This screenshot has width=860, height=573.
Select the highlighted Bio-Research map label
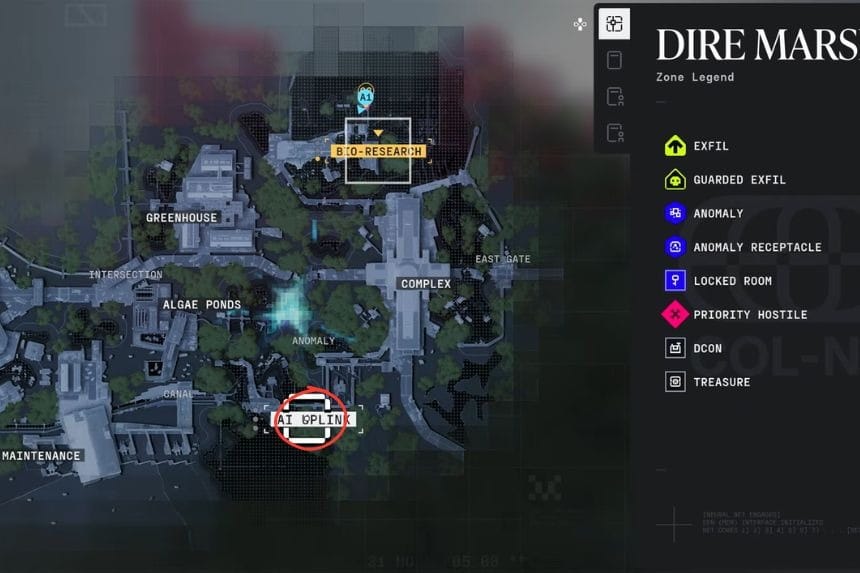pos(379,151)
